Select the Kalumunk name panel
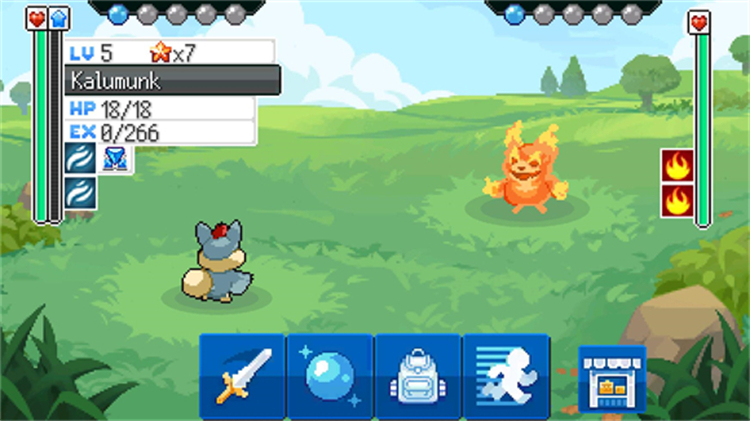This screenshot has height=421, width=750. (x=172, y=80)
